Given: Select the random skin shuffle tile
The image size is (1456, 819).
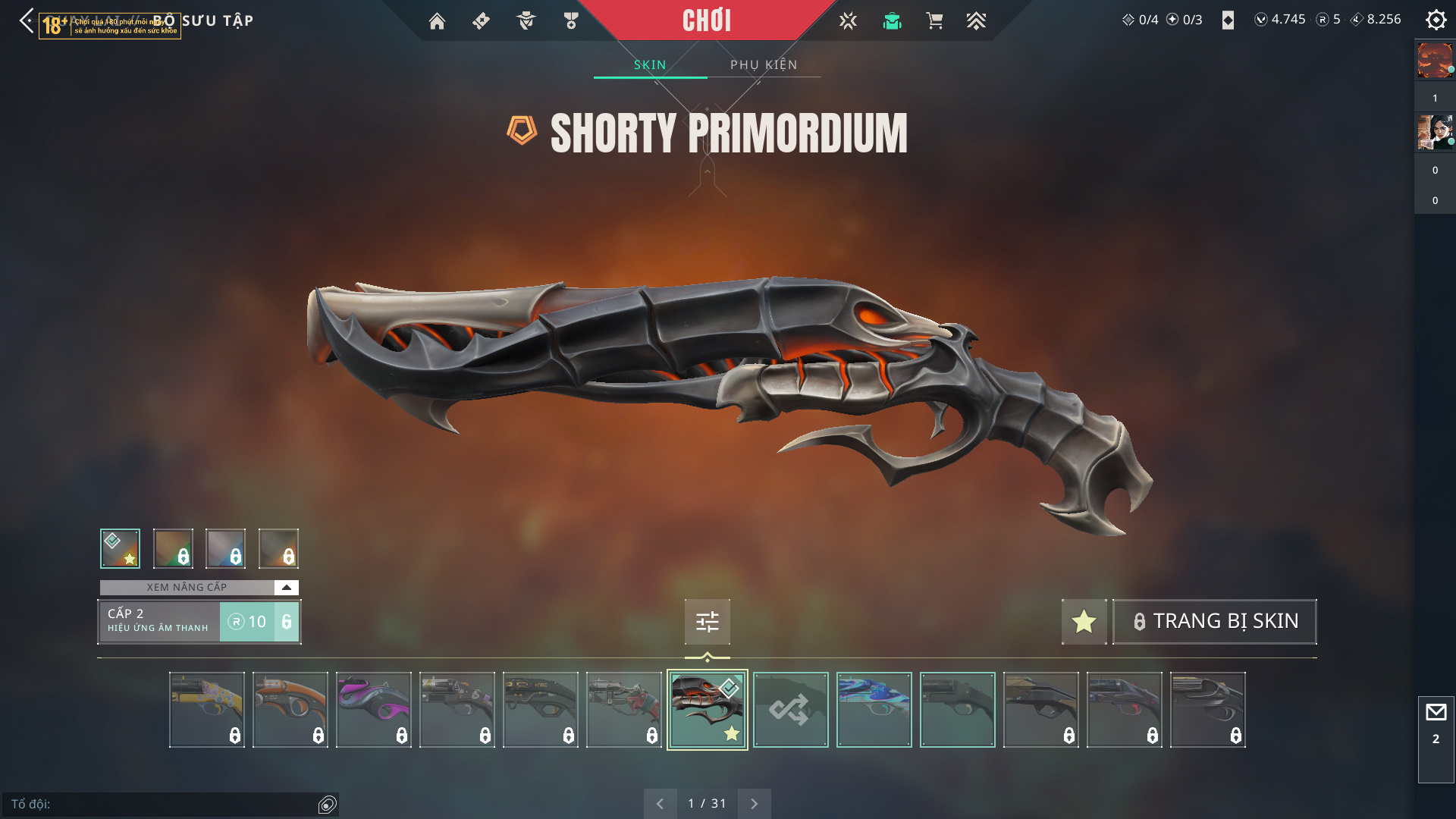Looking at the screenshot, I should pyautogui.click(x=790, y=710).
